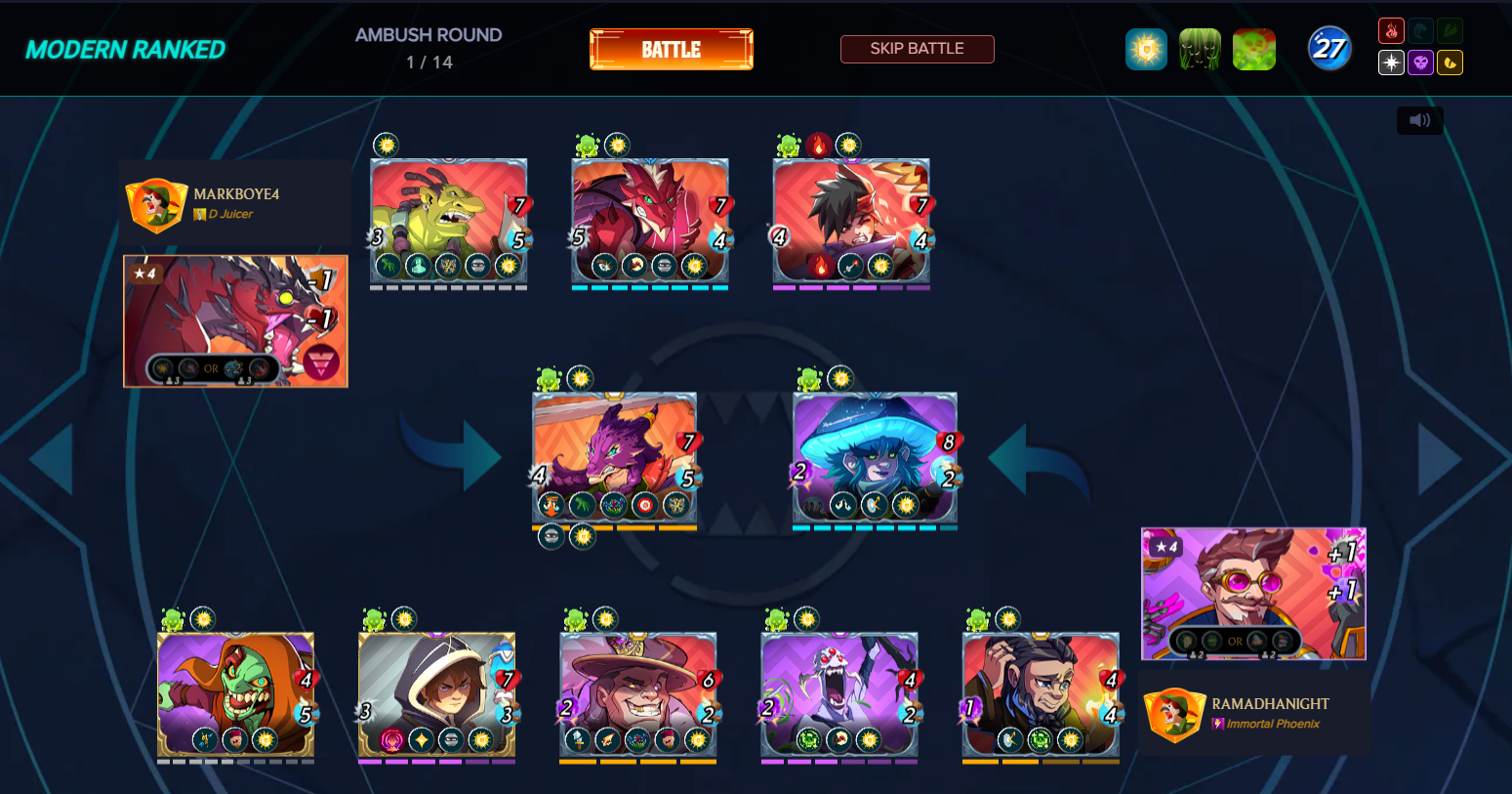Choose the hooded brown-haired figure card
Image resolution: width=1512 pixels, height=794 pixels.
[436, 694]
